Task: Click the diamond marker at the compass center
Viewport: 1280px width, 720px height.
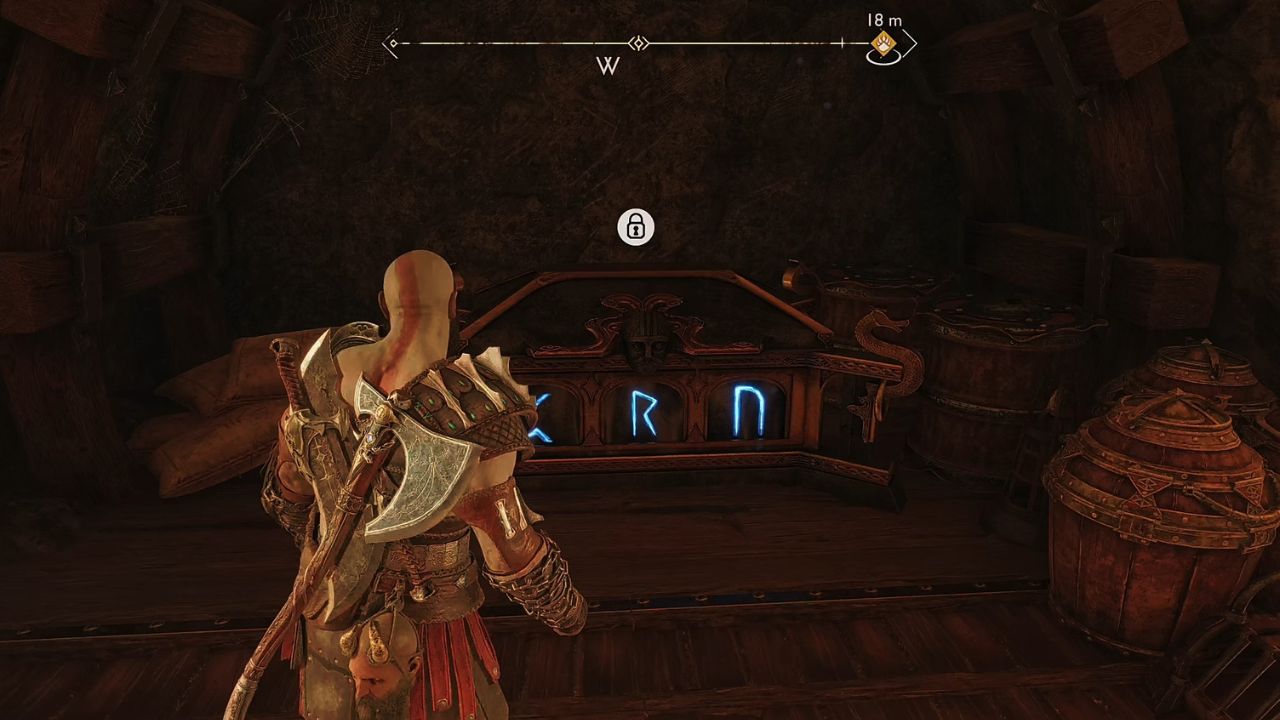Action: (x=640, y=44)
